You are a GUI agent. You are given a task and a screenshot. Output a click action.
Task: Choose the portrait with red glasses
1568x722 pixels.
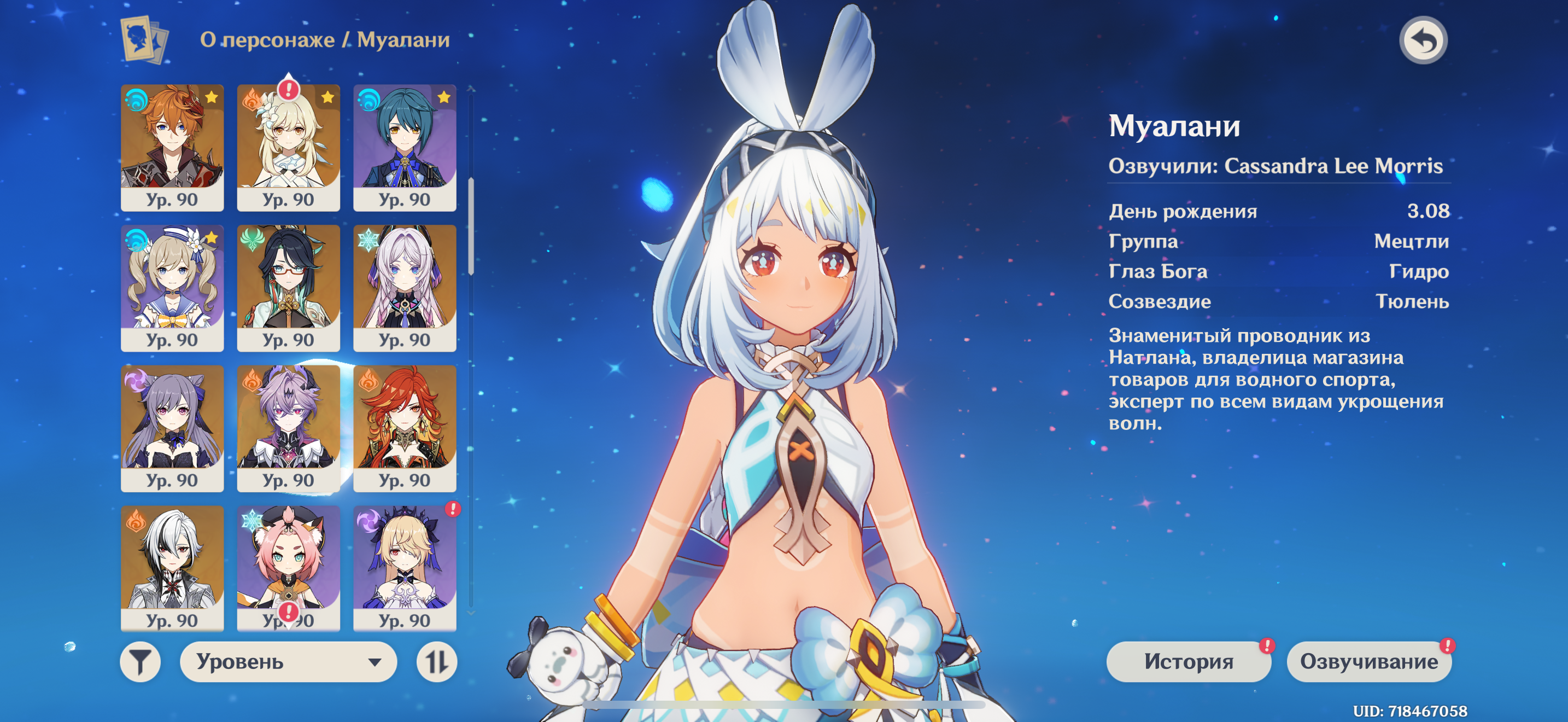click(x=288, y=287)
